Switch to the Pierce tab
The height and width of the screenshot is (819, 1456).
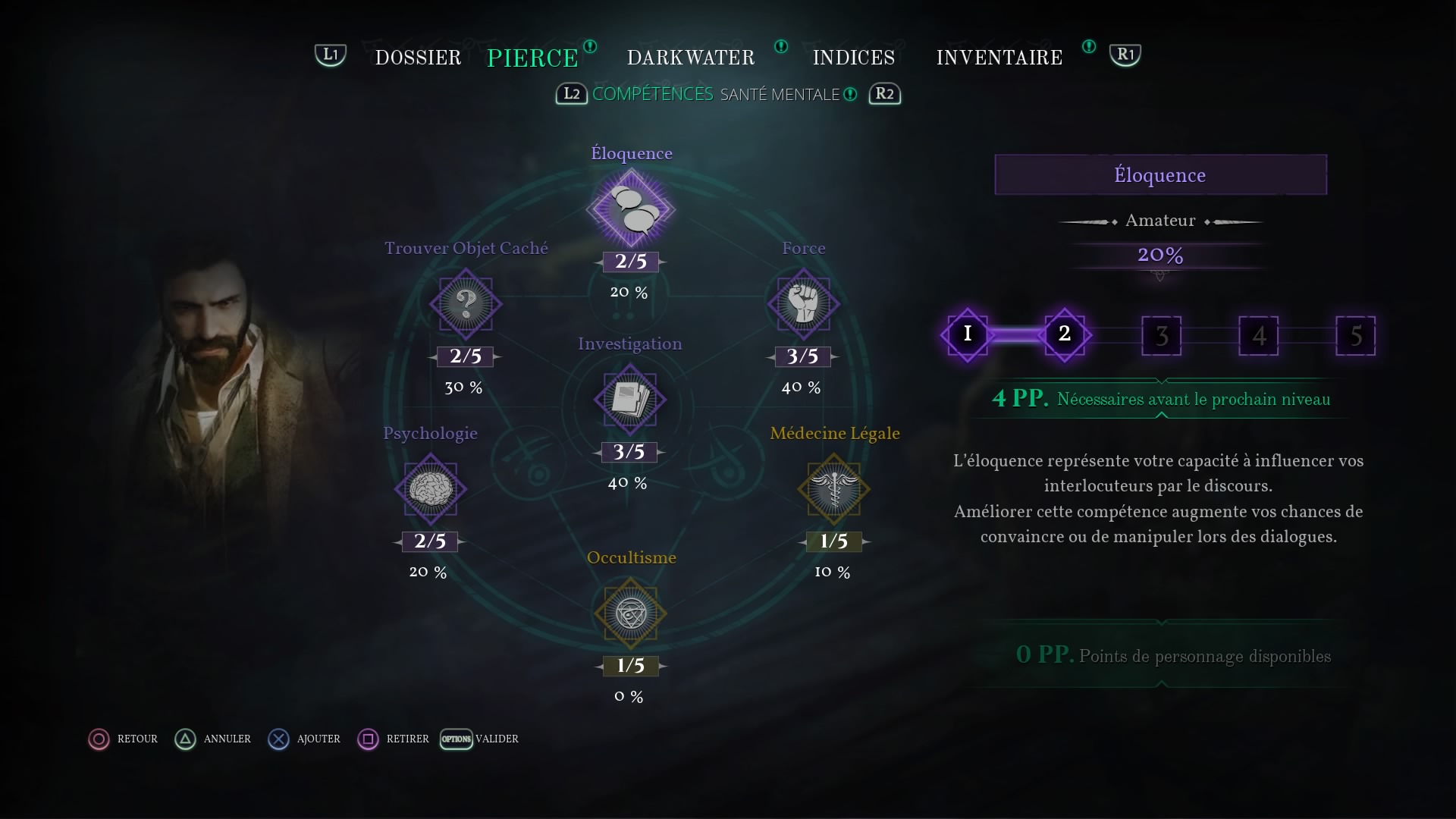[532, 58]
